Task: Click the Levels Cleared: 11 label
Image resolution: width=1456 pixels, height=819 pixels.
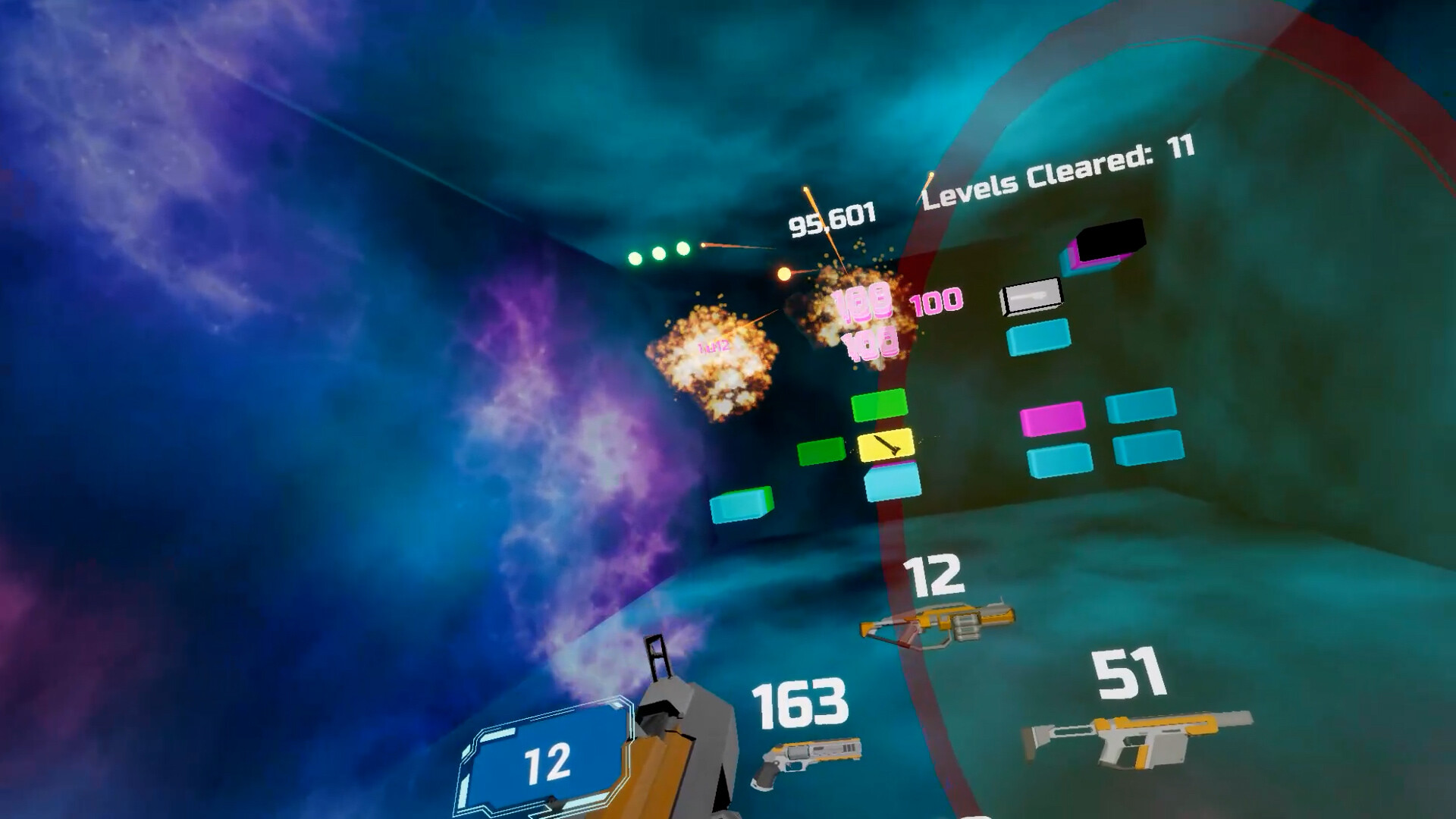Action: 1057,168
